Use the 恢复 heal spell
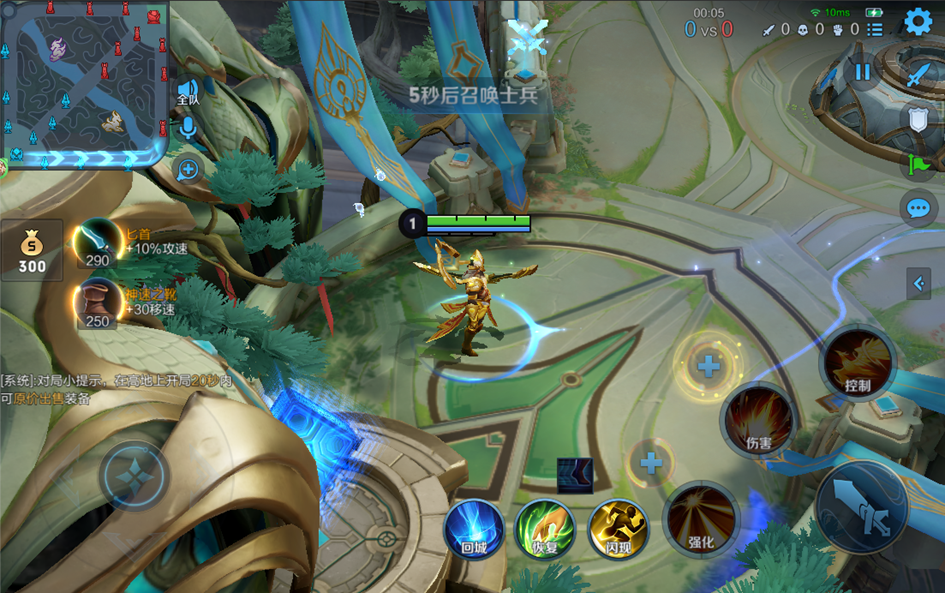This screenshot has height=593, width=945. pos(544,529)
